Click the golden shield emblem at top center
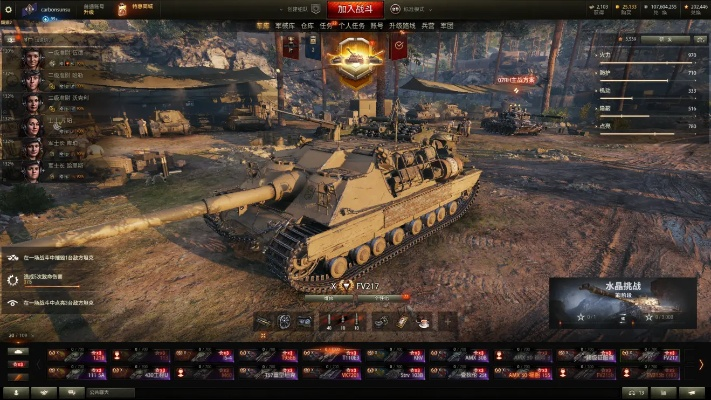Viewport: 711px width, 400px height. pos(354,60)
